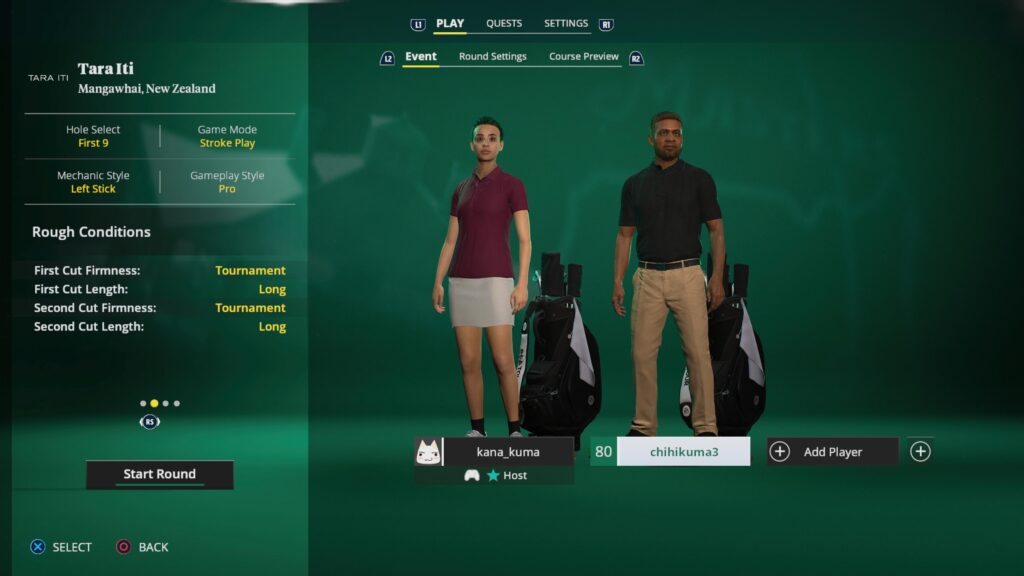
Task: Adjust First Cut Length setting
Action: pyautogui.click(x=160, y=289)
